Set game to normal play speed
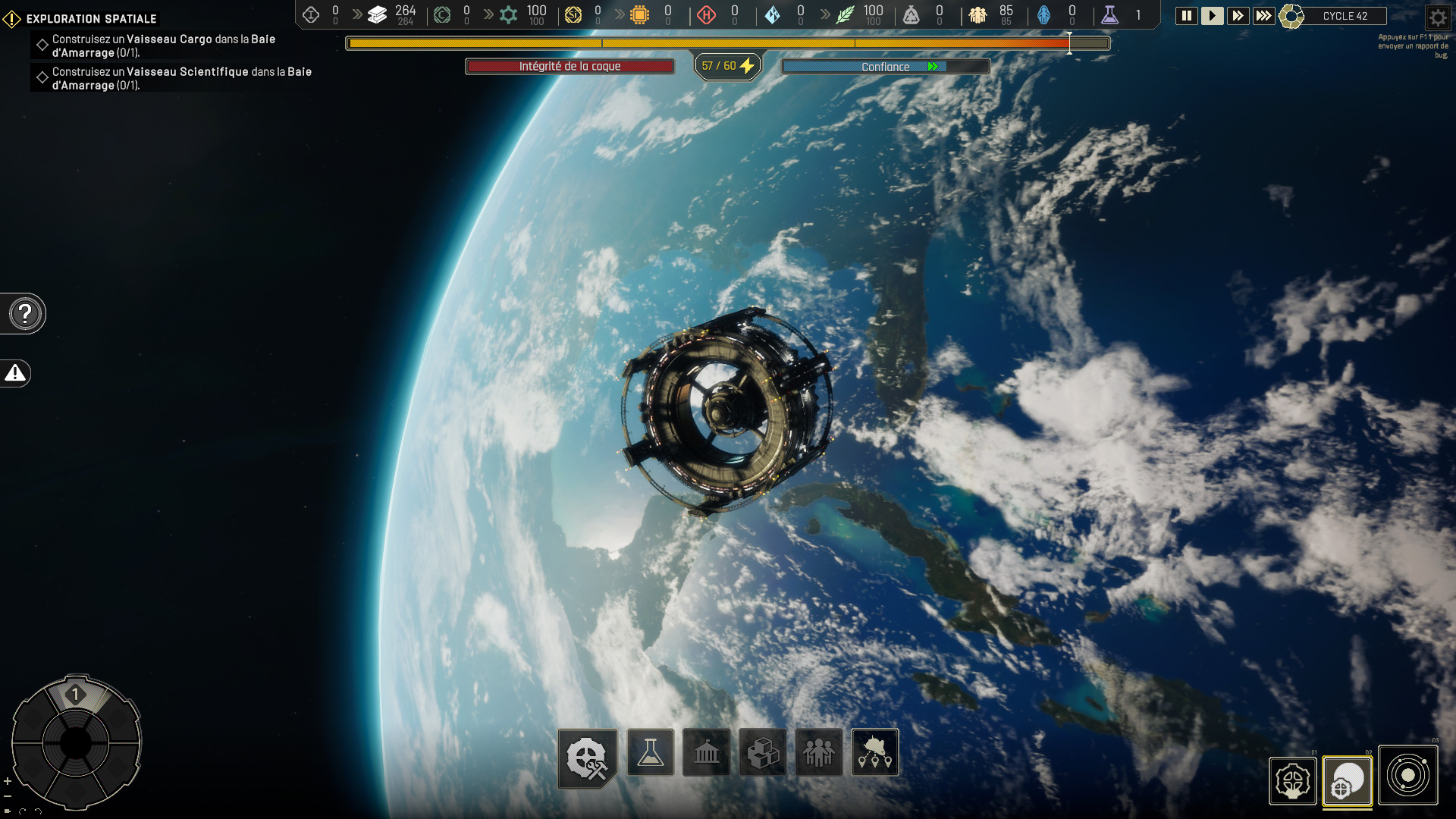This screenshot has width=1456, height=819. (1212, 16)
